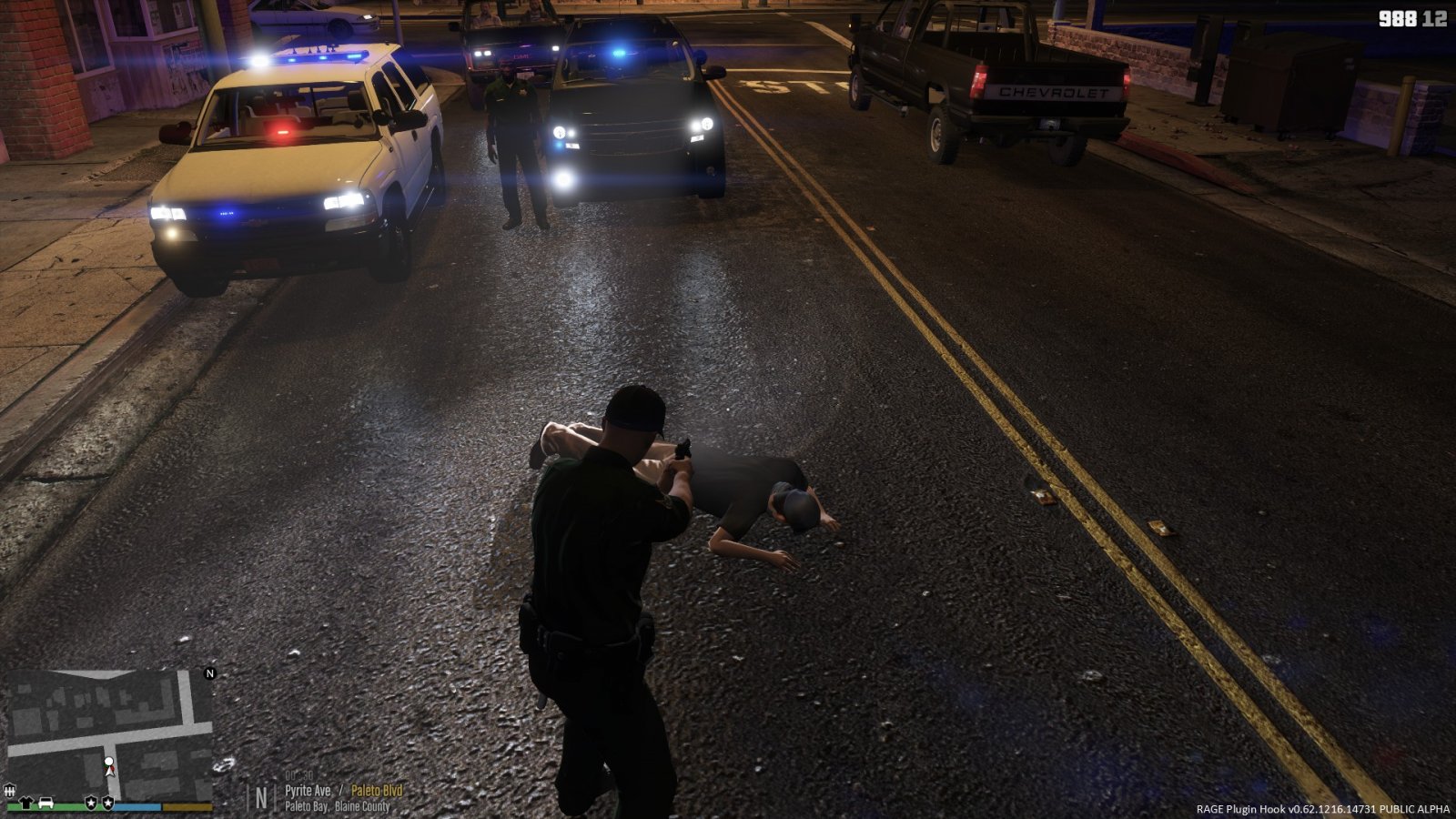The width and height of the screenshot is (1456, 819).
Task: Click the barred-gate blip beside the minimap
Action: point(9,791)
